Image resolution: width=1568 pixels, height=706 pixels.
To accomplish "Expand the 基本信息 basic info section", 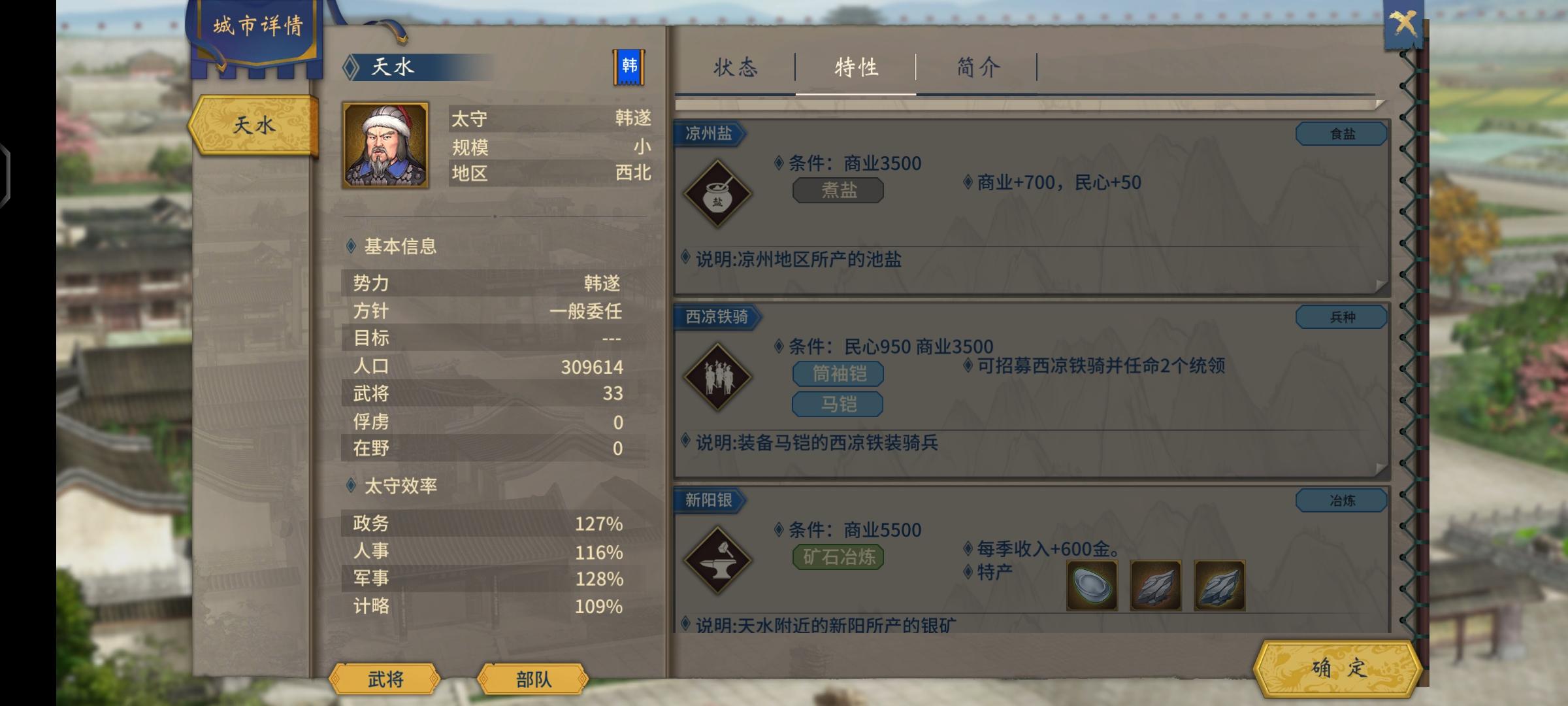I will click(400, 247).
